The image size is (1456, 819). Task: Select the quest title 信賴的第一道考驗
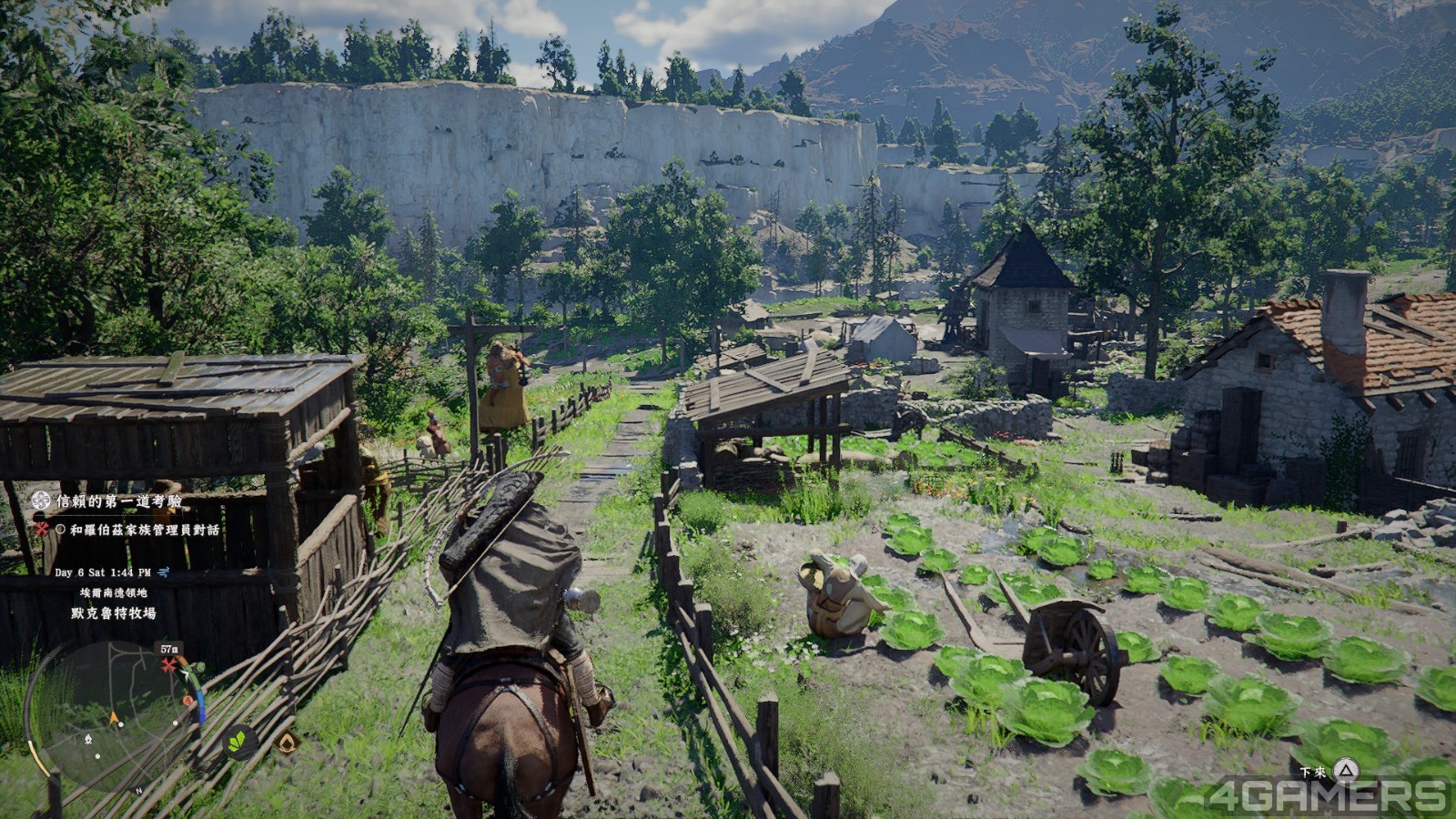tap(119, 501)
